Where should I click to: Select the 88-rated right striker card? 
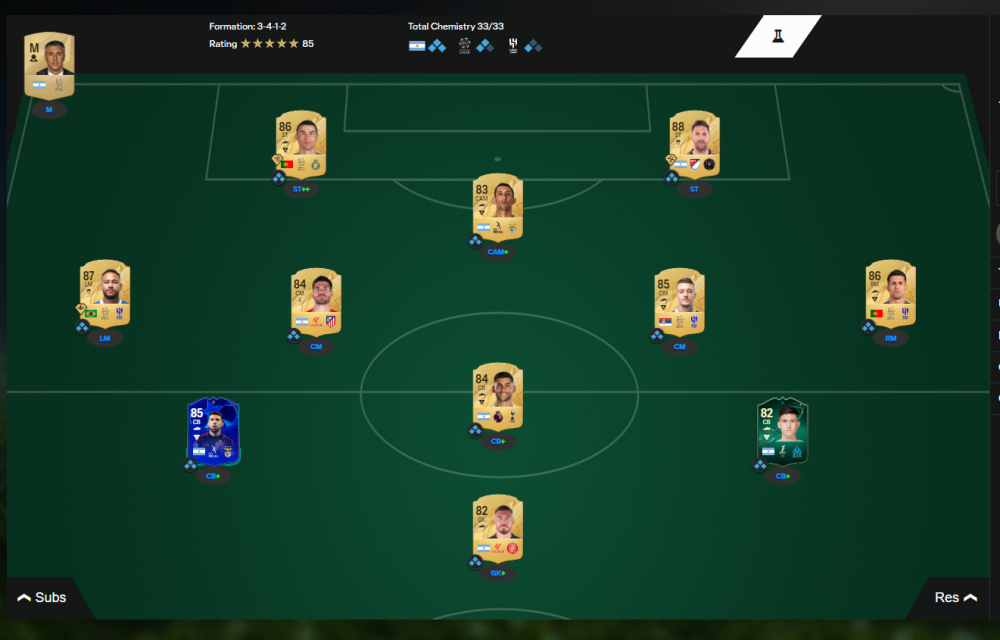694,142
